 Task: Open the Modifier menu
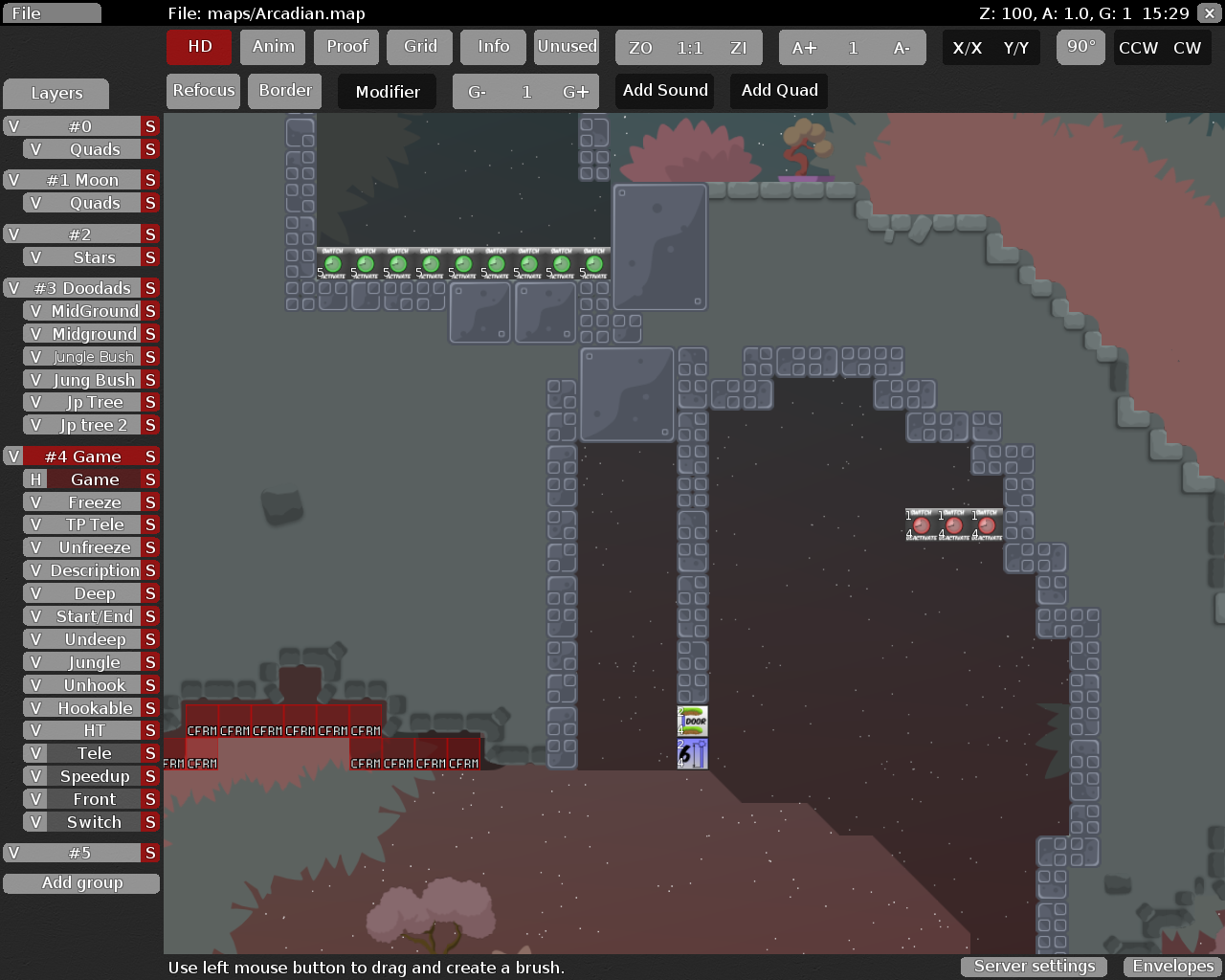(387, 92)
